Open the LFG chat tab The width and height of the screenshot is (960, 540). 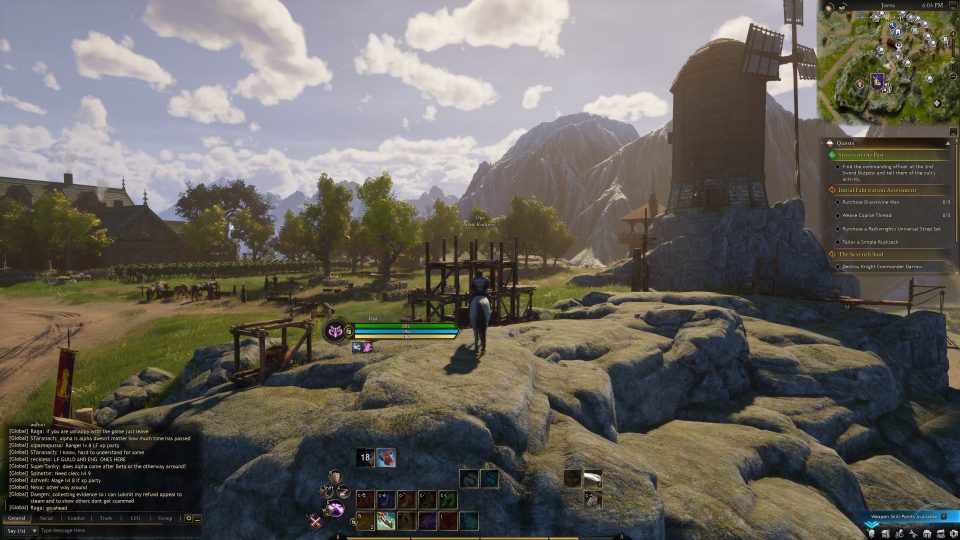[135, 518]
